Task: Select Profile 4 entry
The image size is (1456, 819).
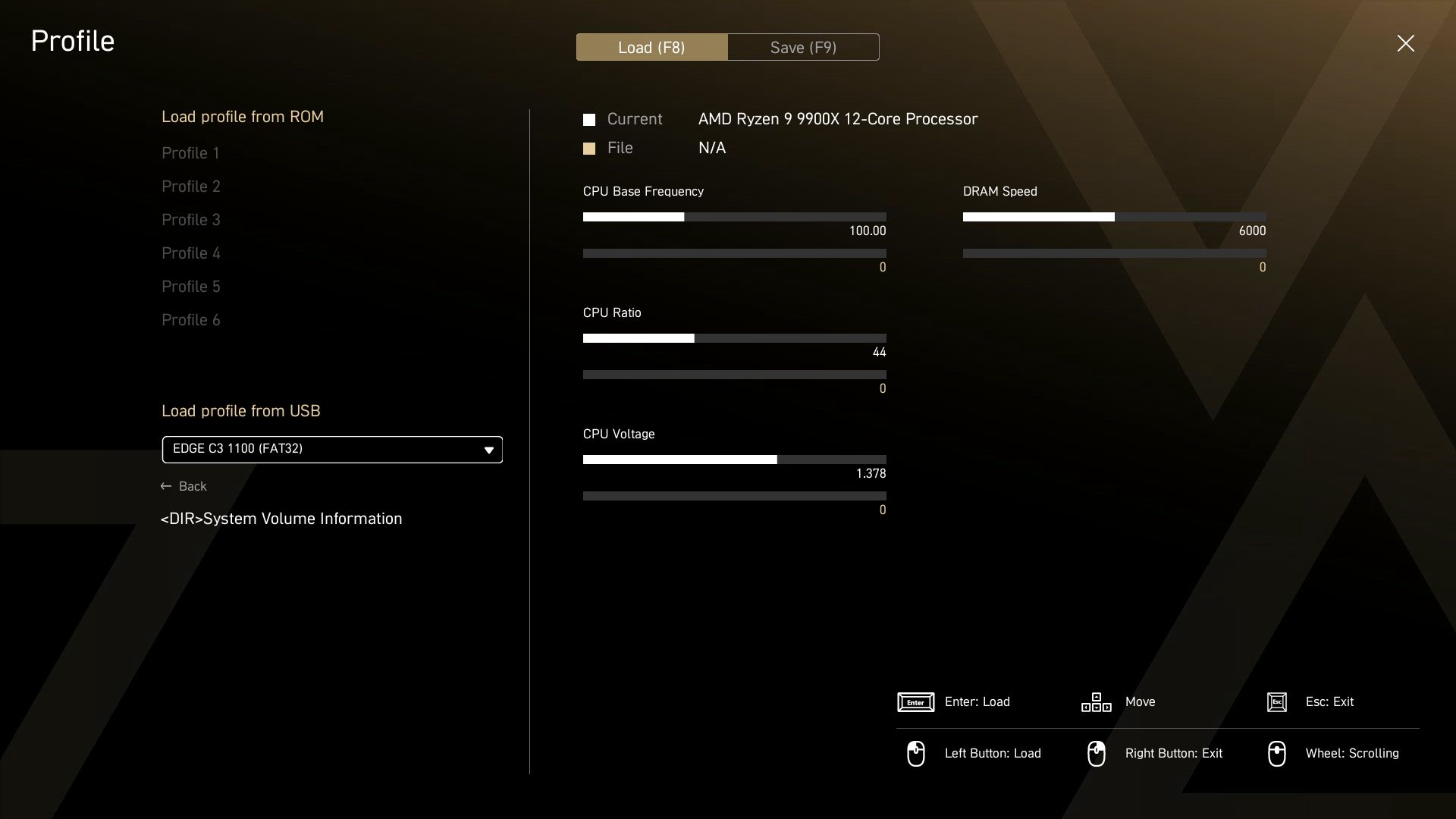Action: pyautogui.click(x=191, y=253)
